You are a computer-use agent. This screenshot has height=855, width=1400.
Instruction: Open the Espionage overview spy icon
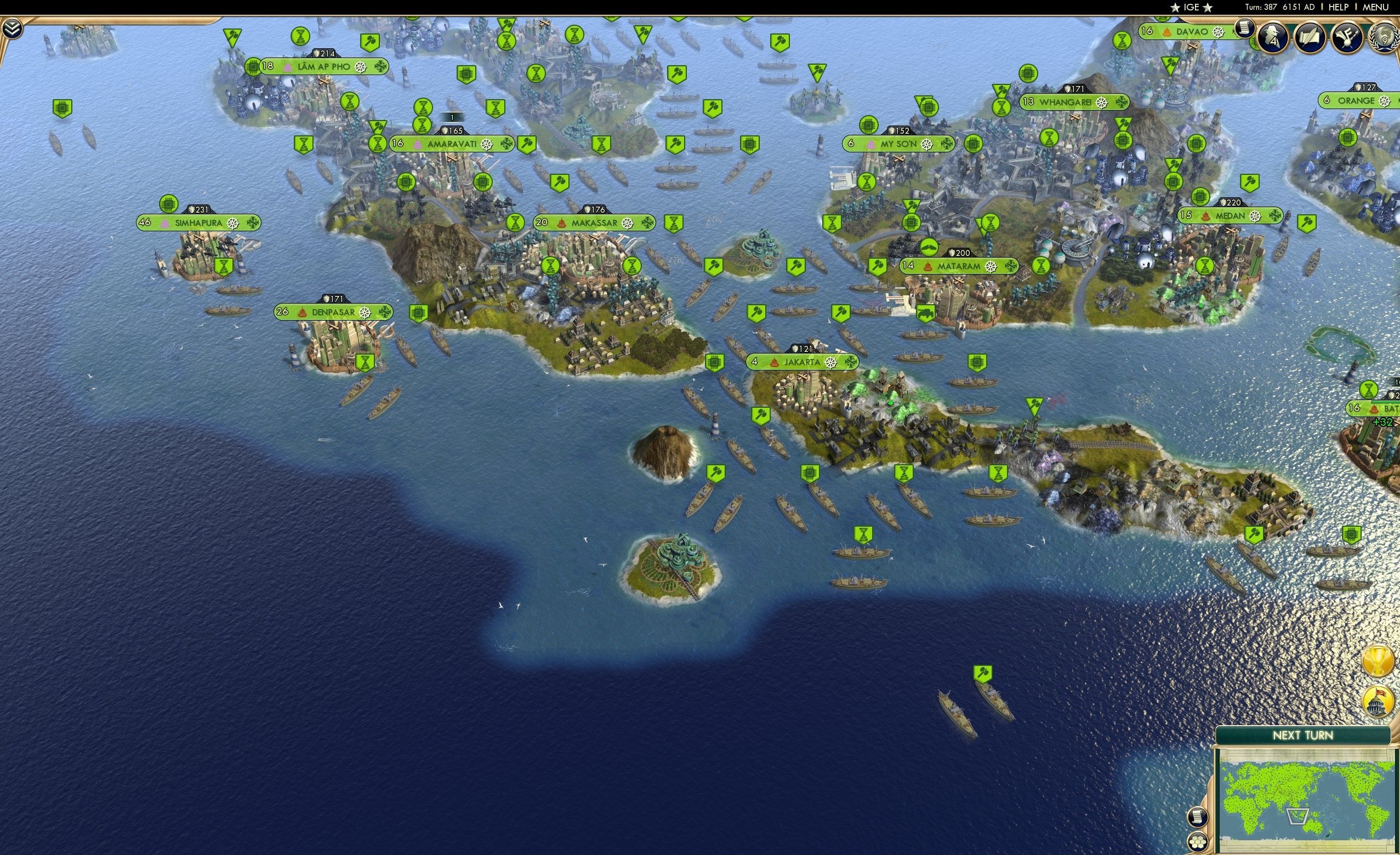tap(1273, 37)
